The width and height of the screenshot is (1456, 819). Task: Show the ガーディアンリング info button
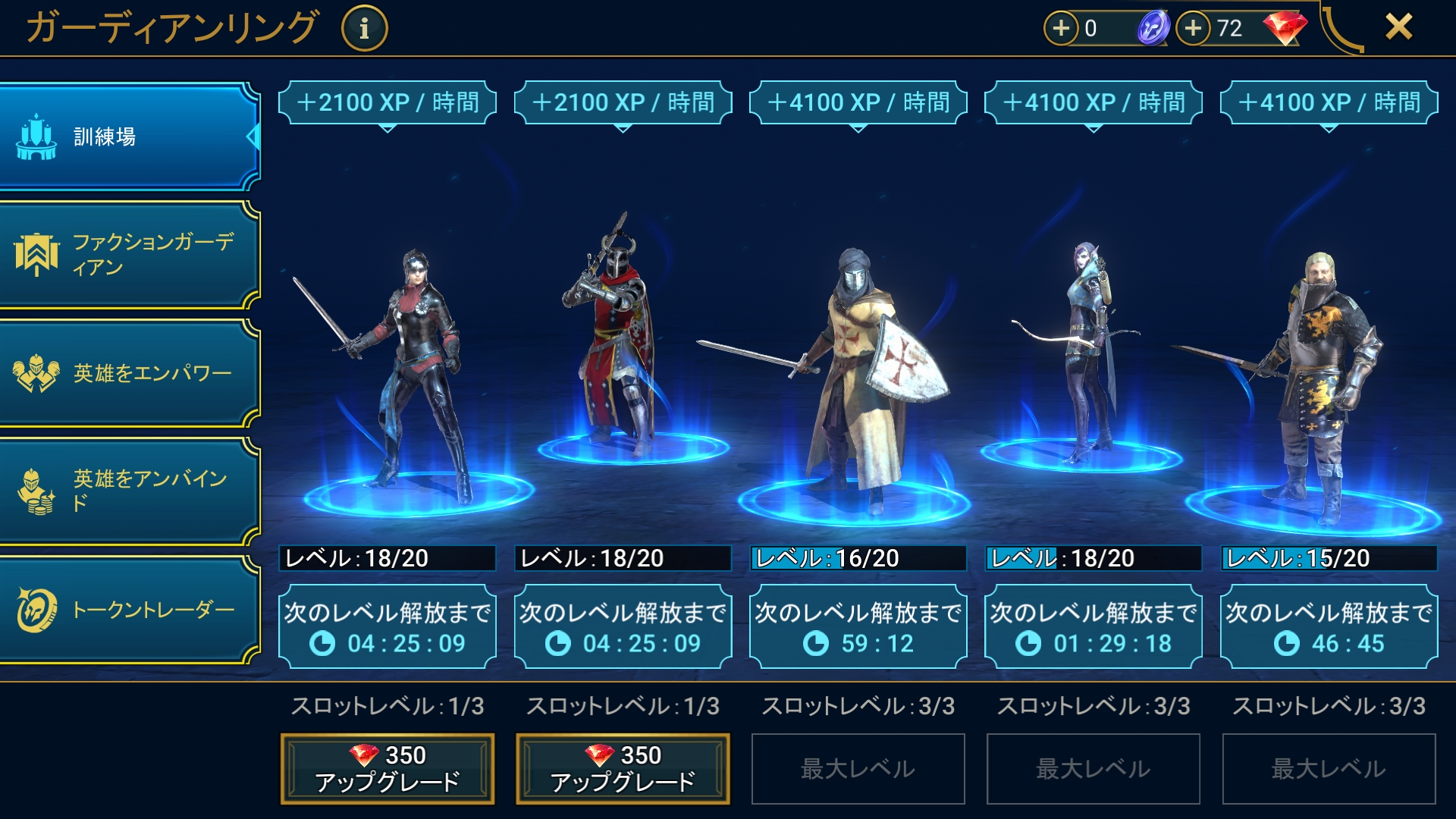click(364, 29)
